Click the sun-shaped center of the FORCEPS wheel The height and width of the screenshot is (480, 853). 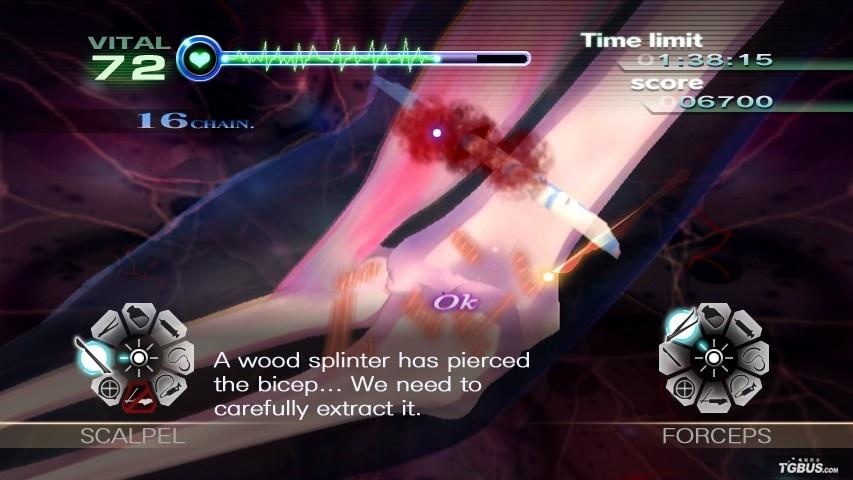(713, 357)
